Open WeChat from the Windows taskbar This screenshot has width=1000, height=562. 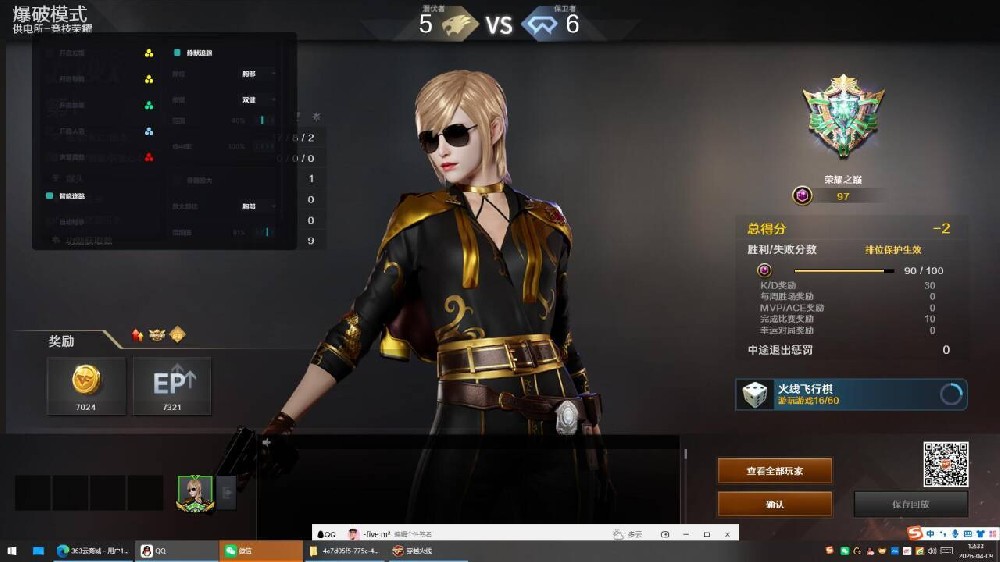point(260,551)
